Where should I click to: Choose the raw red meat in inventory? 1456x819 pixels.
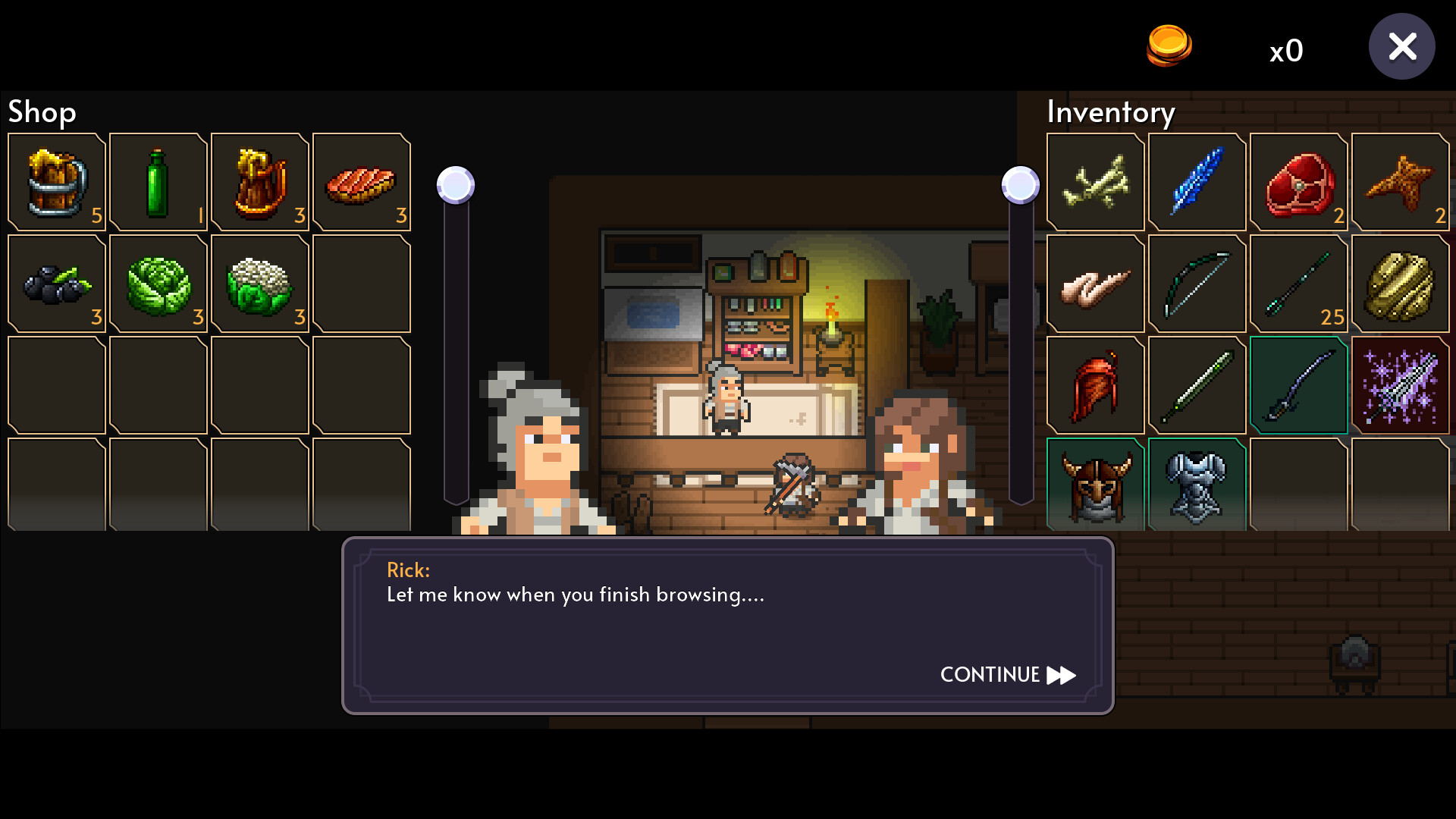(x=1298, y=182)
